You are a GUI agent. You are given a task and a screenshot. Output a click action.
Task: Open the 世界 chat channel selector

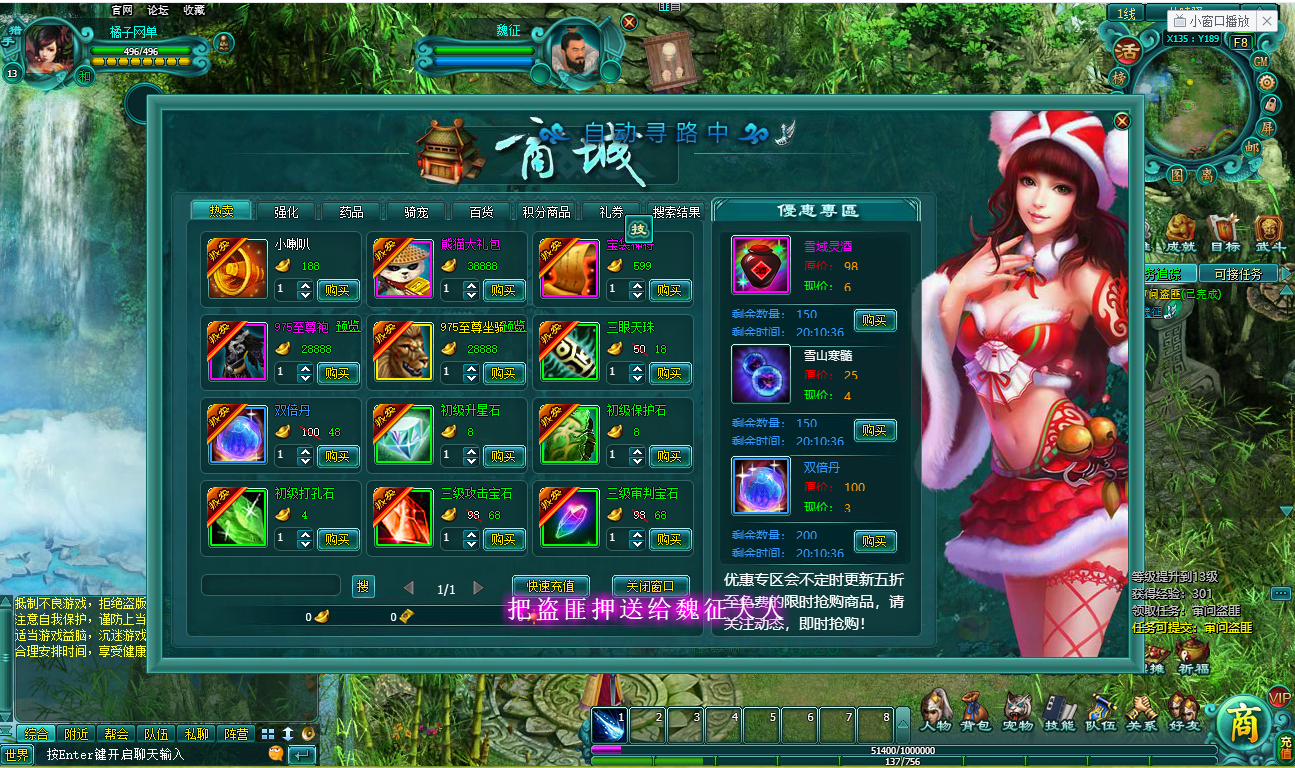(17, 757)
